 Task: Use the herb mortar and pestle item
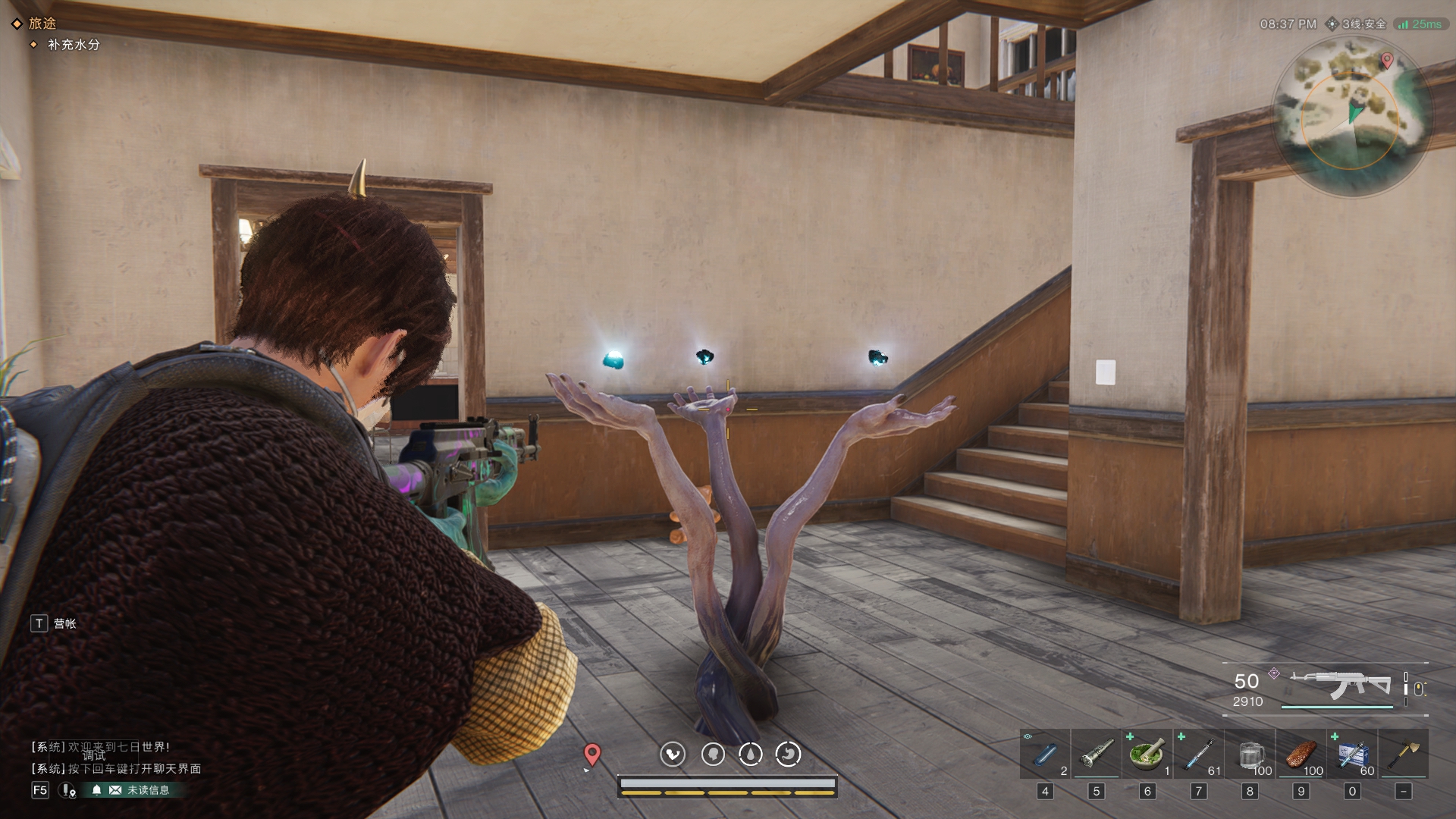click(1147, 755)
